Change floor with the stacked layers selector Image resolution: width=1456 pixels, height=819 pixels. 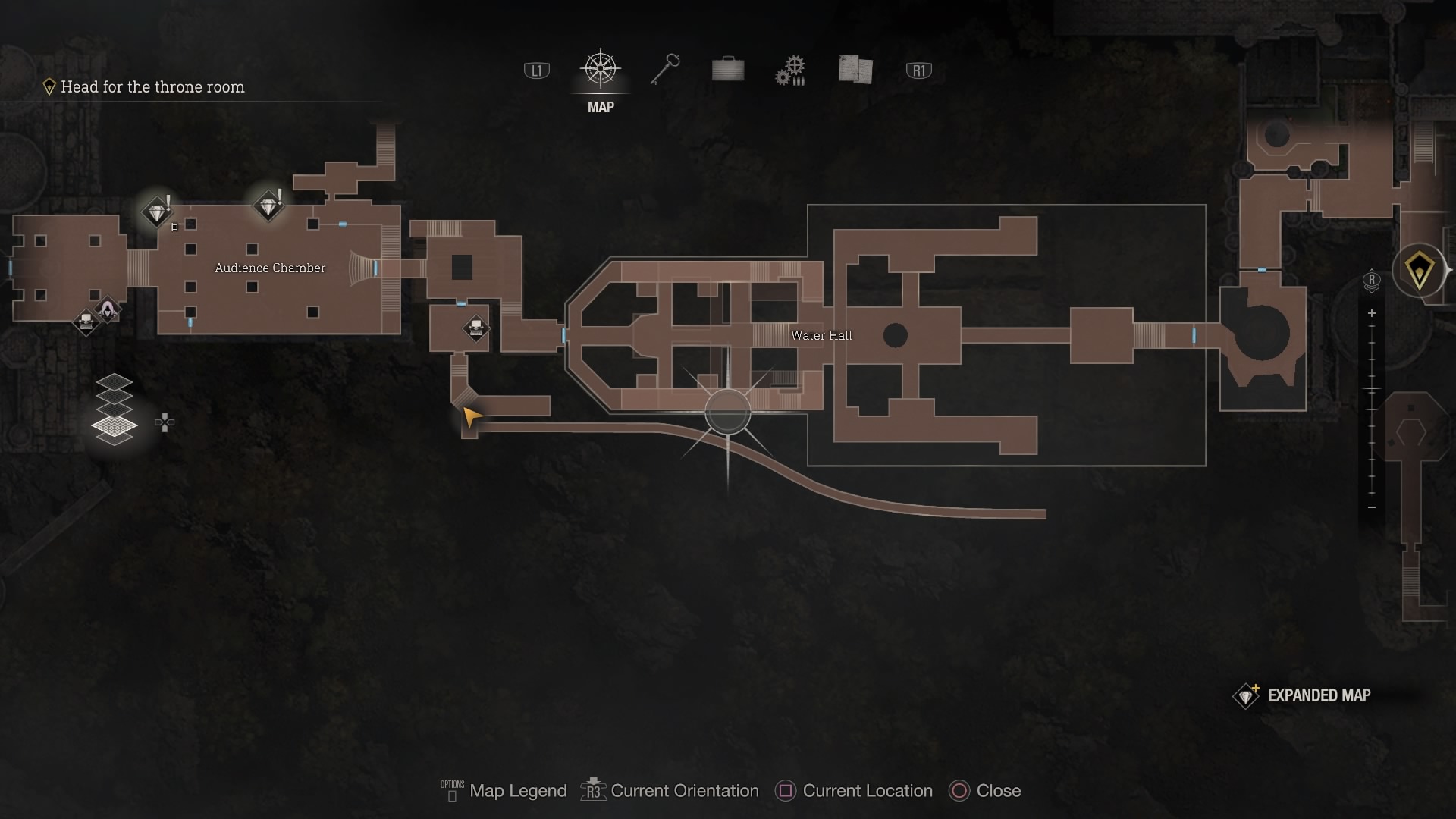[115, 409]
